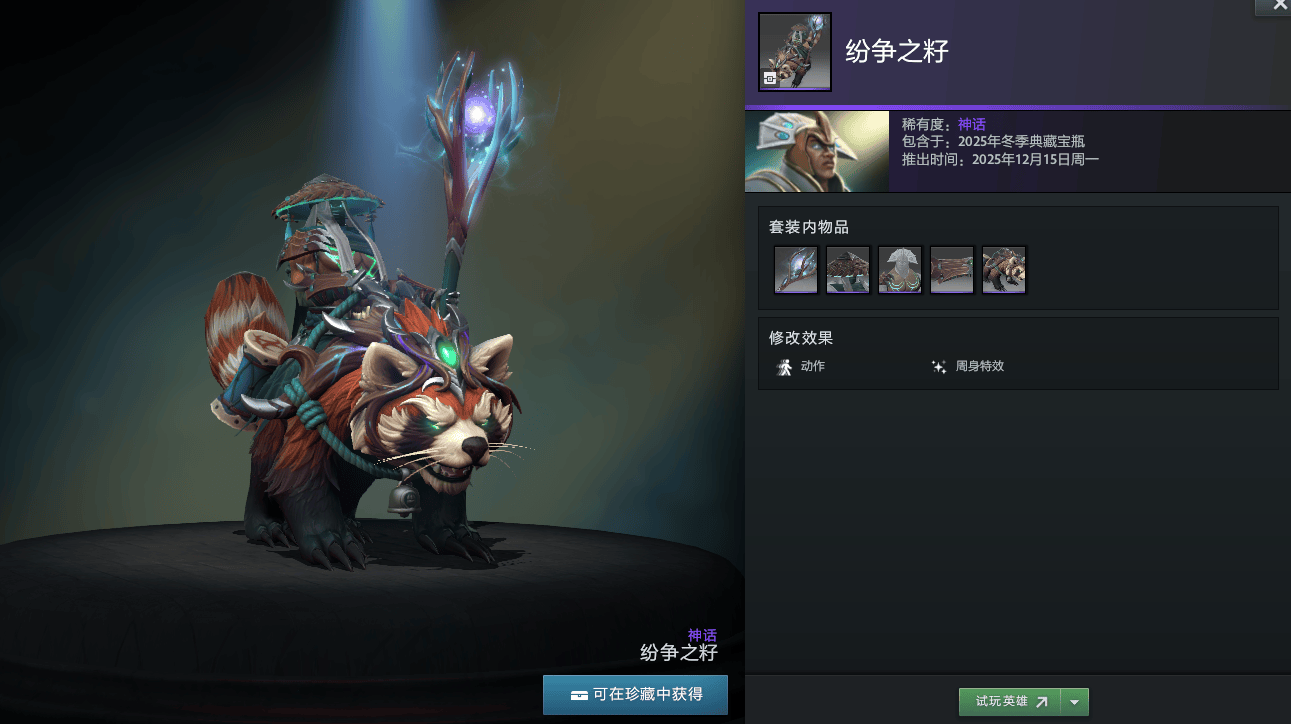This screenshot has height=724, width=1291.
Task: Pick the brown arm bracer set item
Action: click(x=952, y=270)
